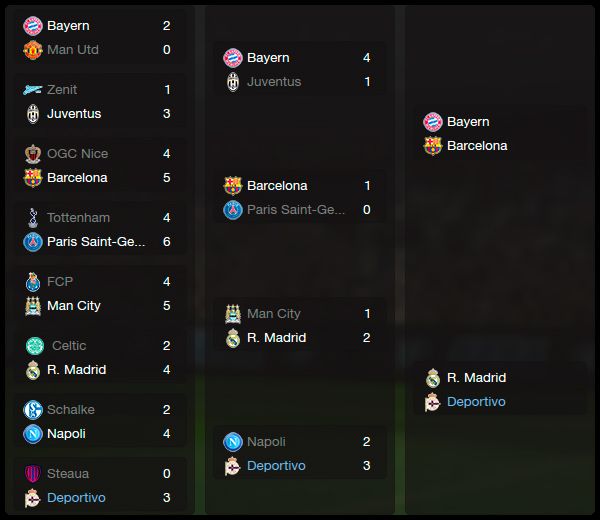Viewport: 600px width, 520px height.
Task: Click Napoli in the Deportivo quarter-final tie
Action: 266,442
